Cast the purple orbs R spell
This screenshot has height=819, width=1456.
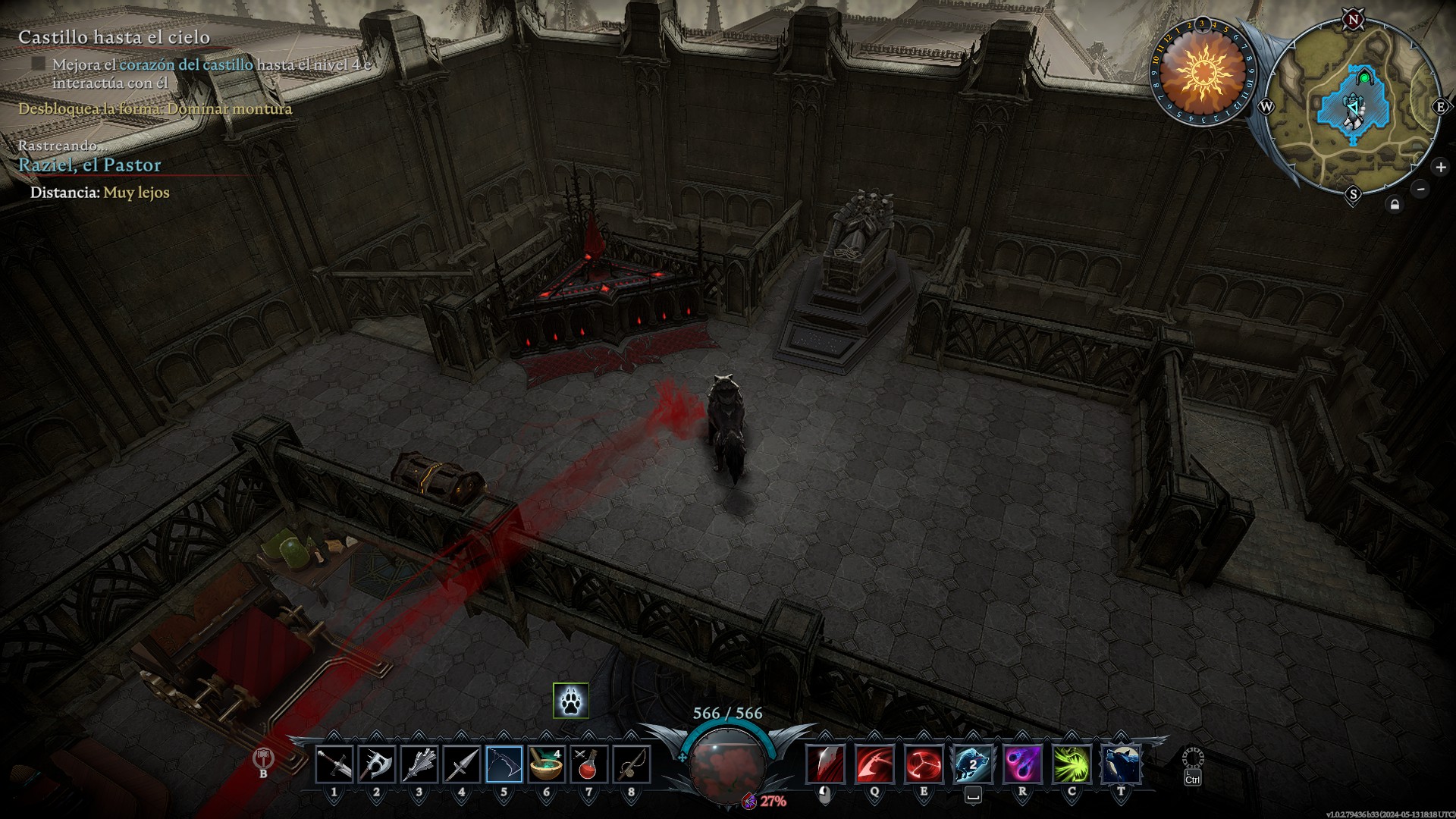[1022, 764]
